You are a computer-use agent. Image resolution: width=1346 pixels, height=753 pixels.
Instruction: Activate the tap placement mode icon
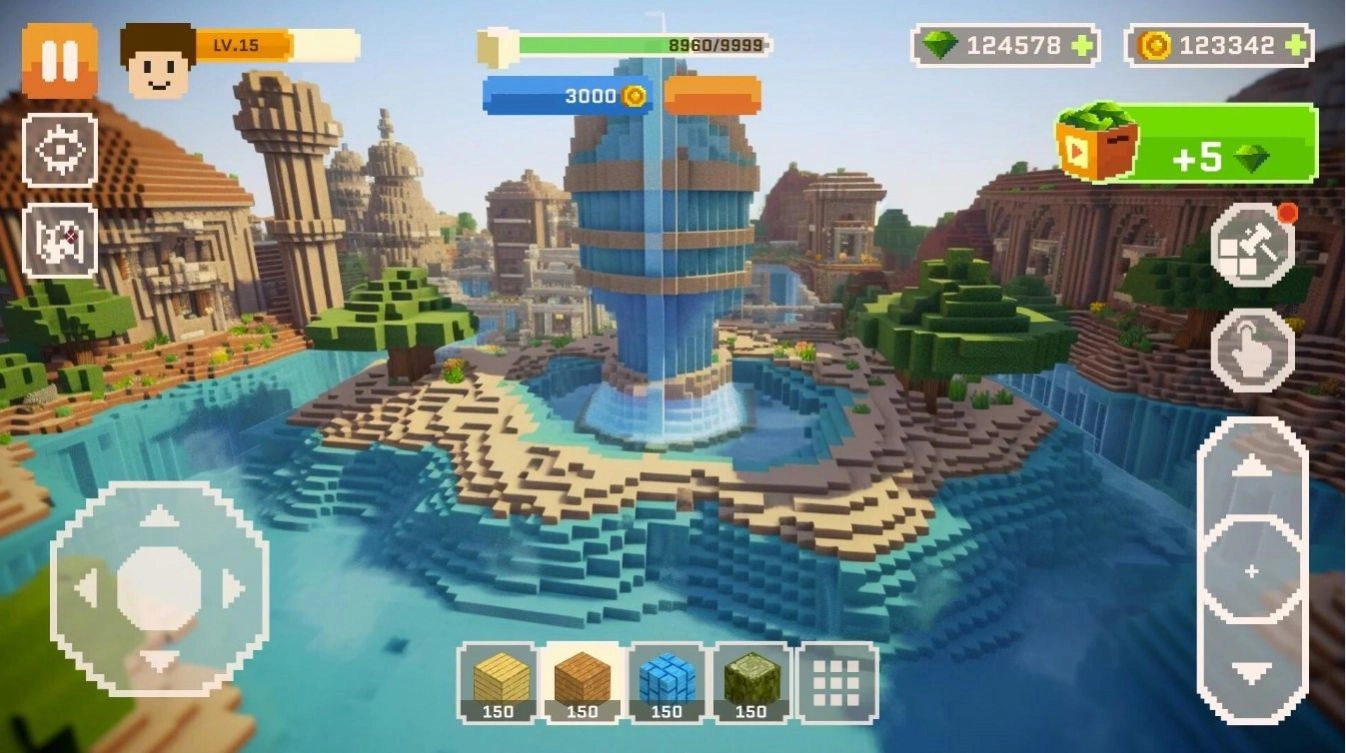[1253, 350]
